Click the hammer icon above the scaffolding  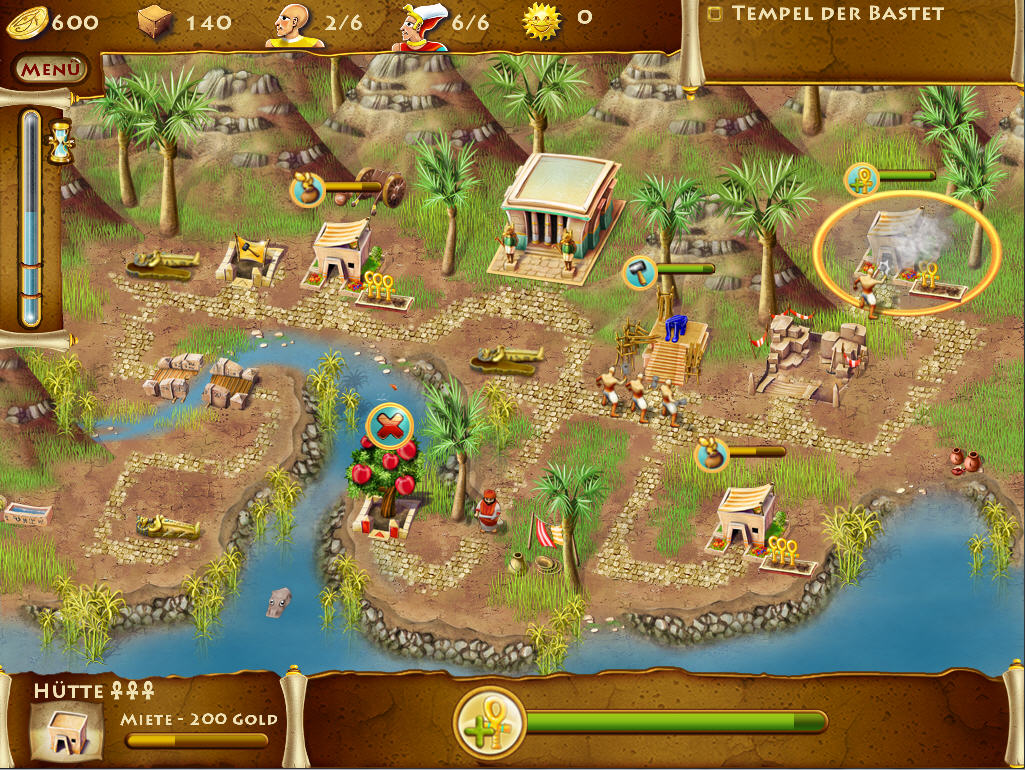tap(640, 270)
